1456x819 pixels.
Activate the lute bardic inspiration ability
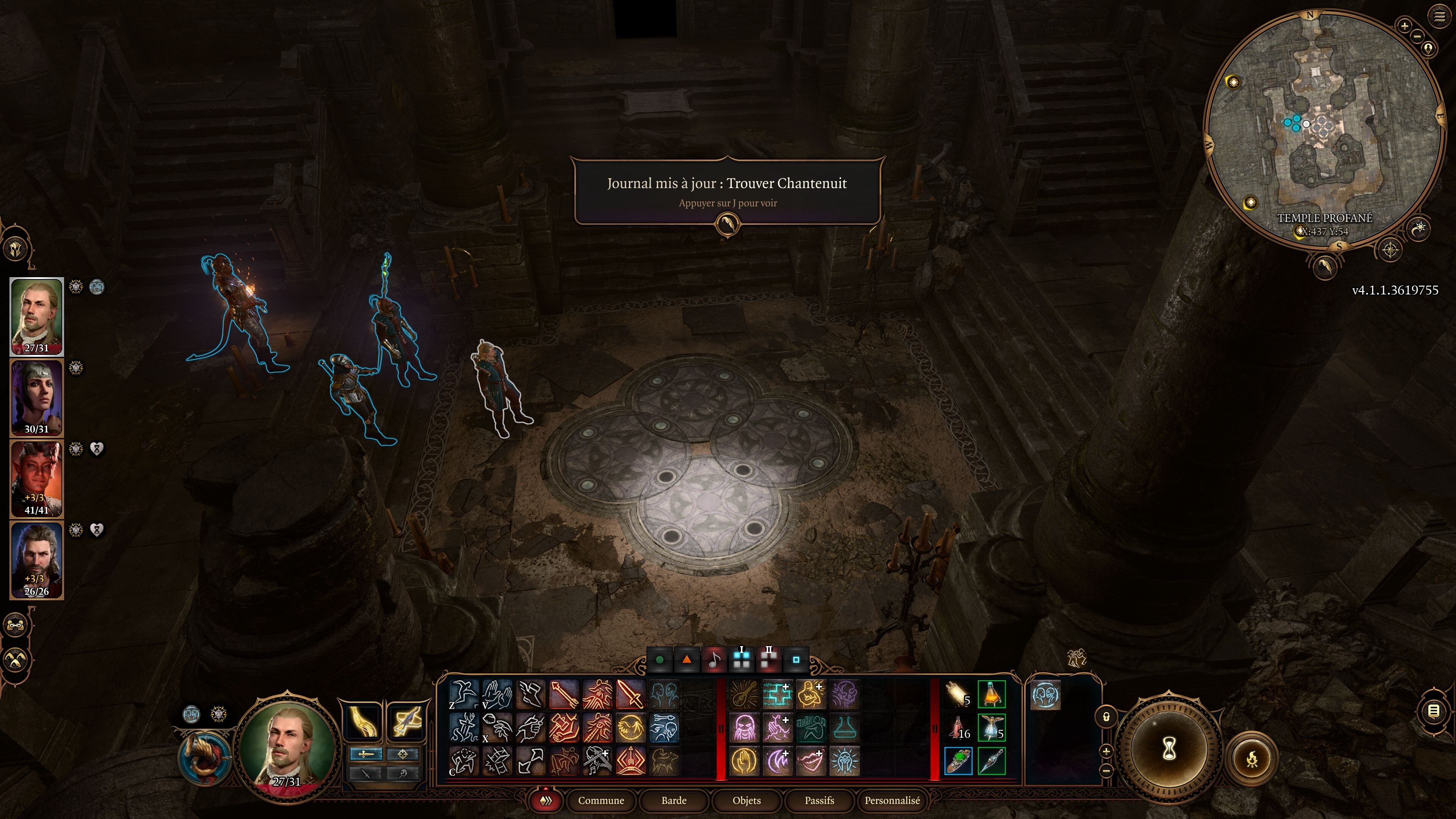tap(744, 695)
